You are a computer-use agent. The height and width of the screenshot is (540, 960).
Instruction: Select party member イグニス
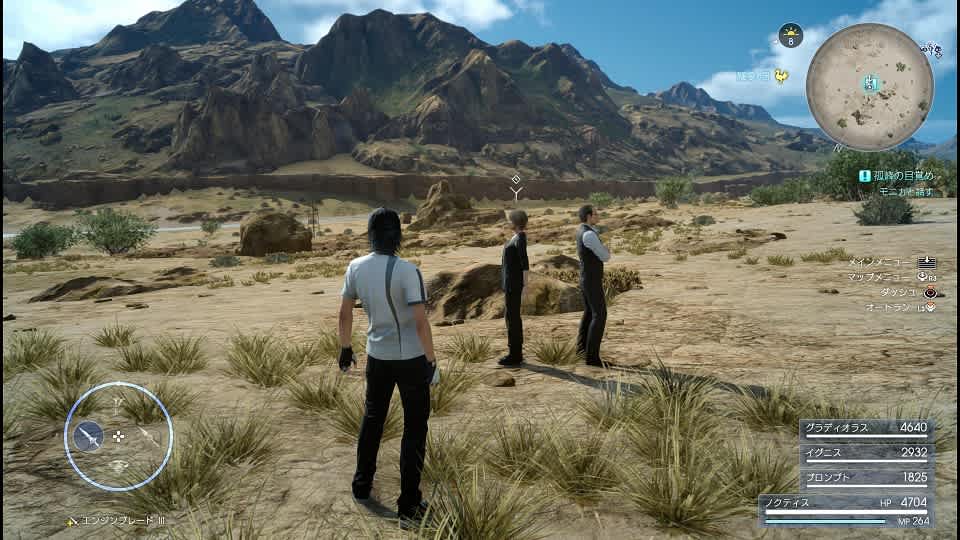[x=867, y=453]
